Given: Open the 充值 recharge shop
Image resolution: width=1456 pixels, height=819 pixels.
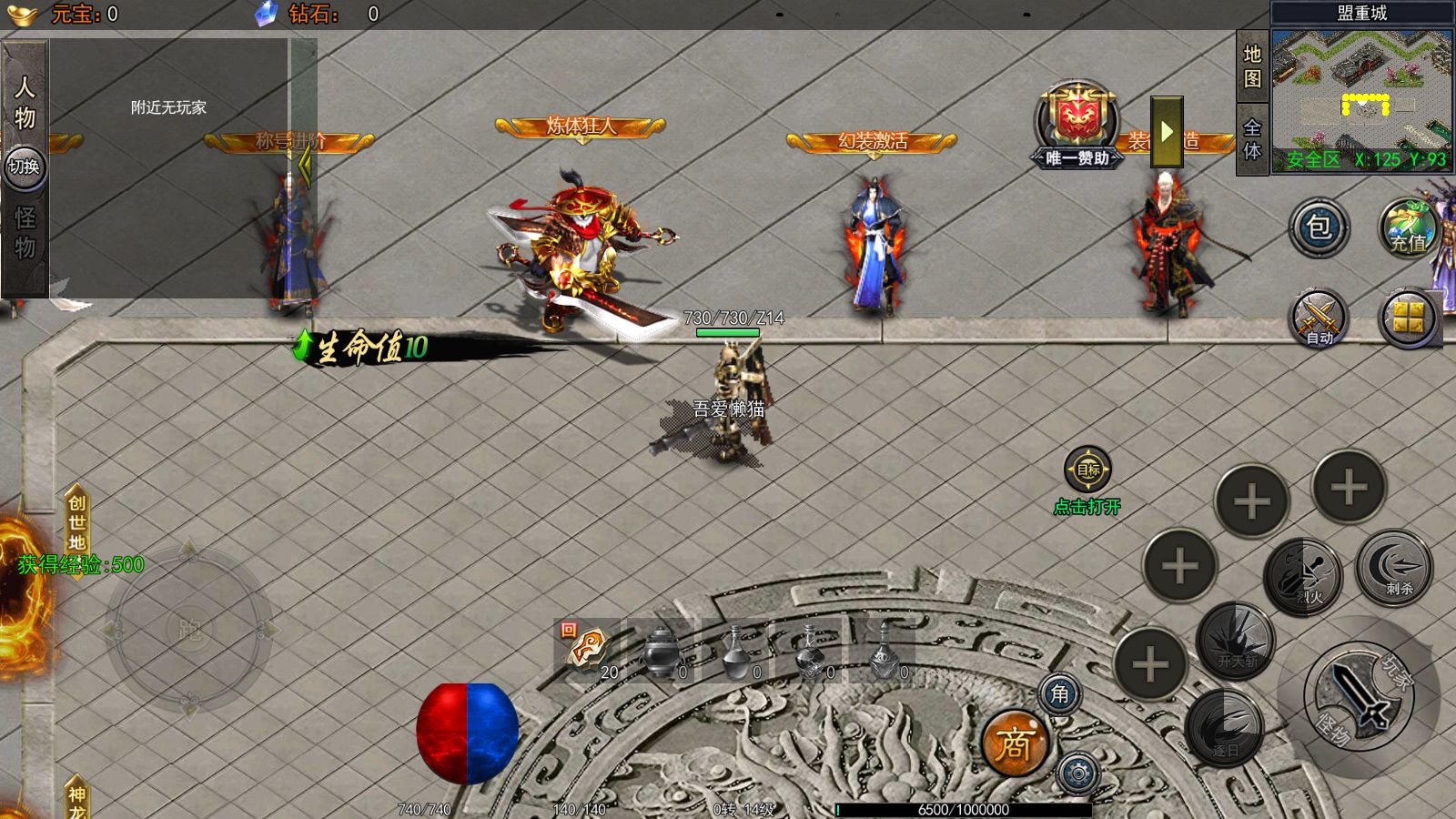Looking at the screenshot, I should (1408, 228).
